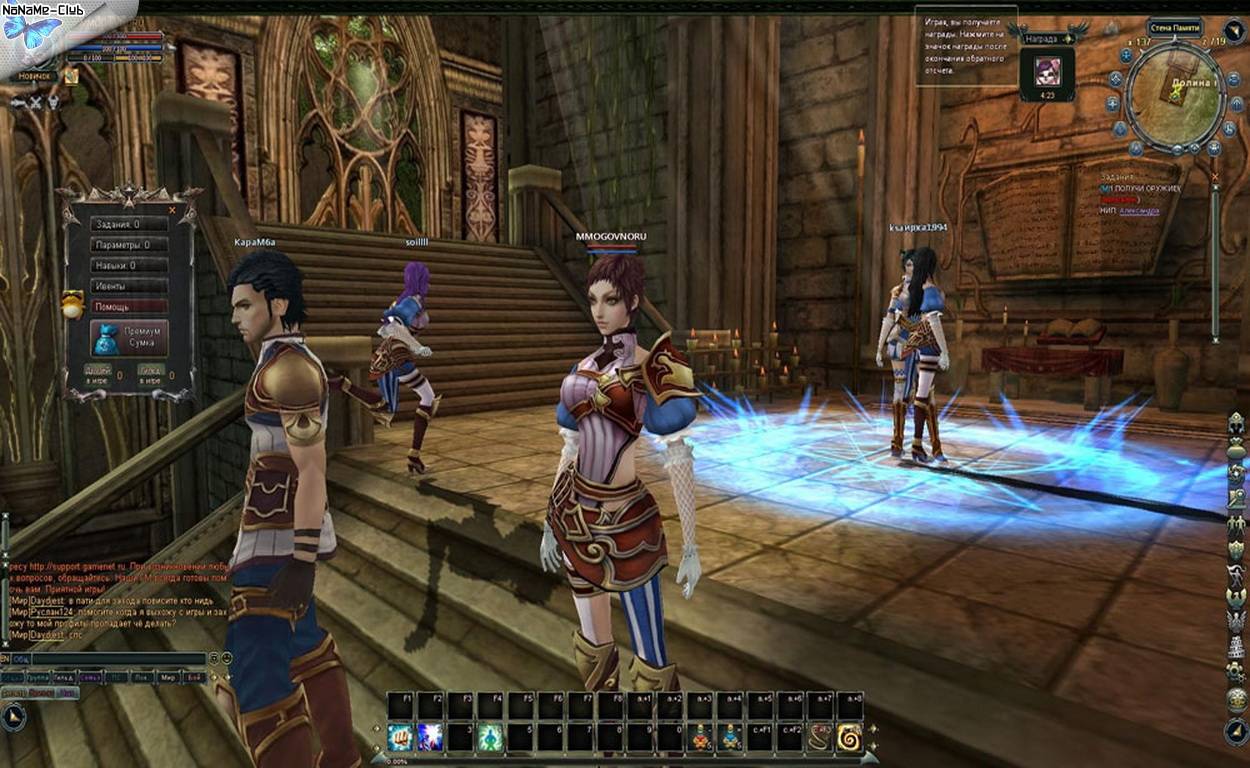Switch to the Мир chat channel tab

[168, 677]
